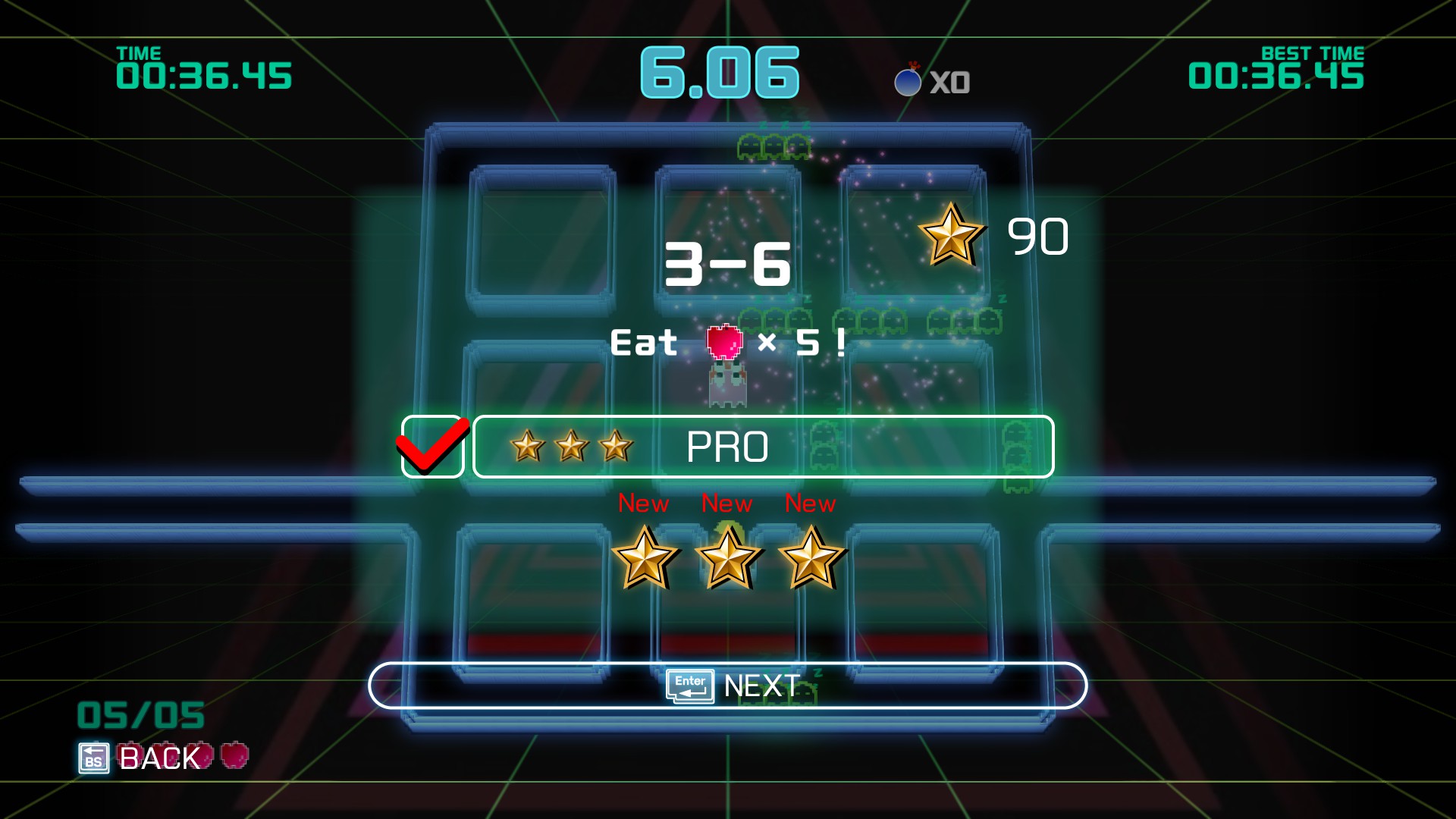The image size is (1456, 819).
Task: Select the PRO difficulty result bar
Action: click(x=763, y=447)
